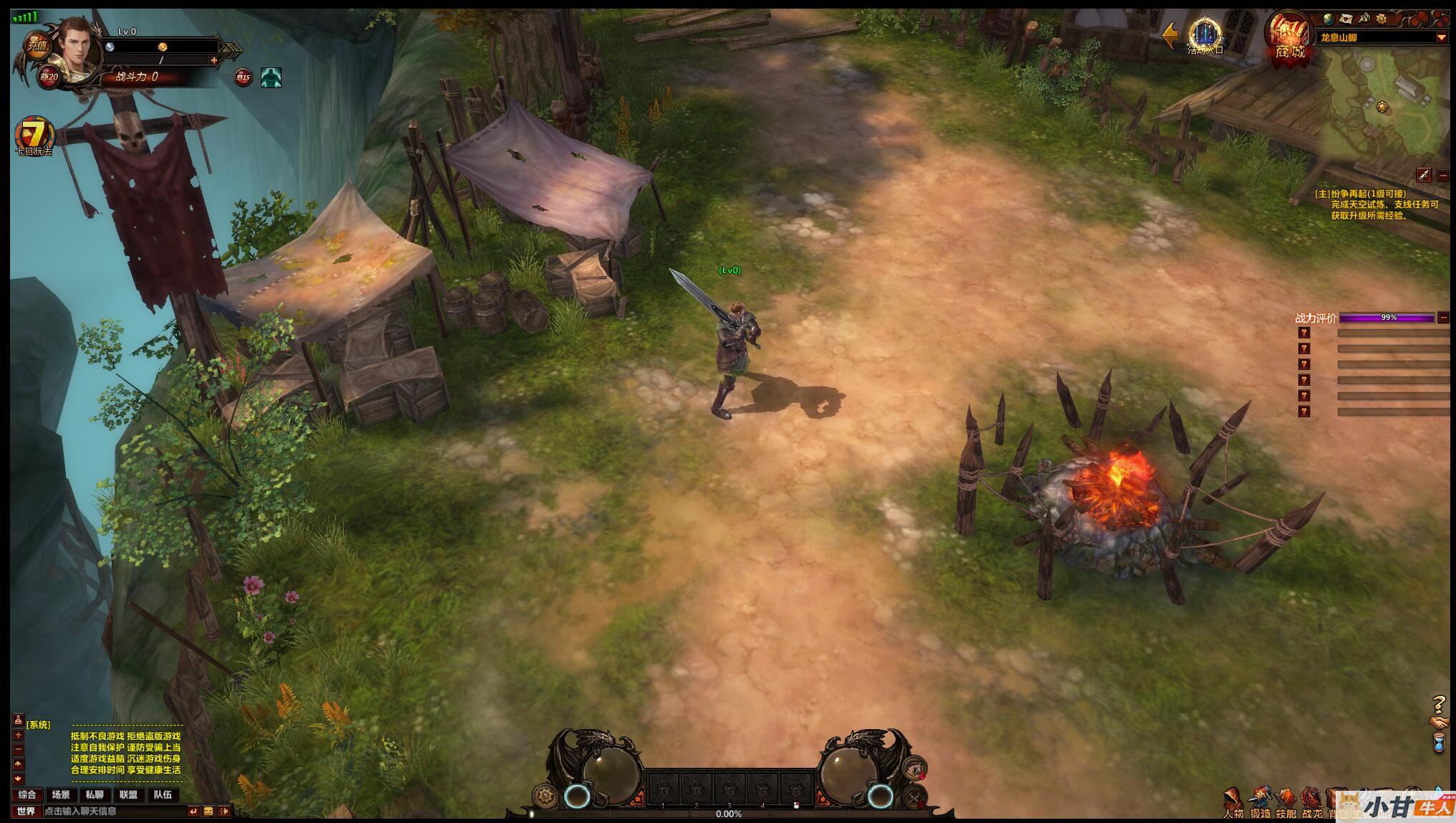
Task: Open the chat emoji picker
Action: tap(209, 811)
